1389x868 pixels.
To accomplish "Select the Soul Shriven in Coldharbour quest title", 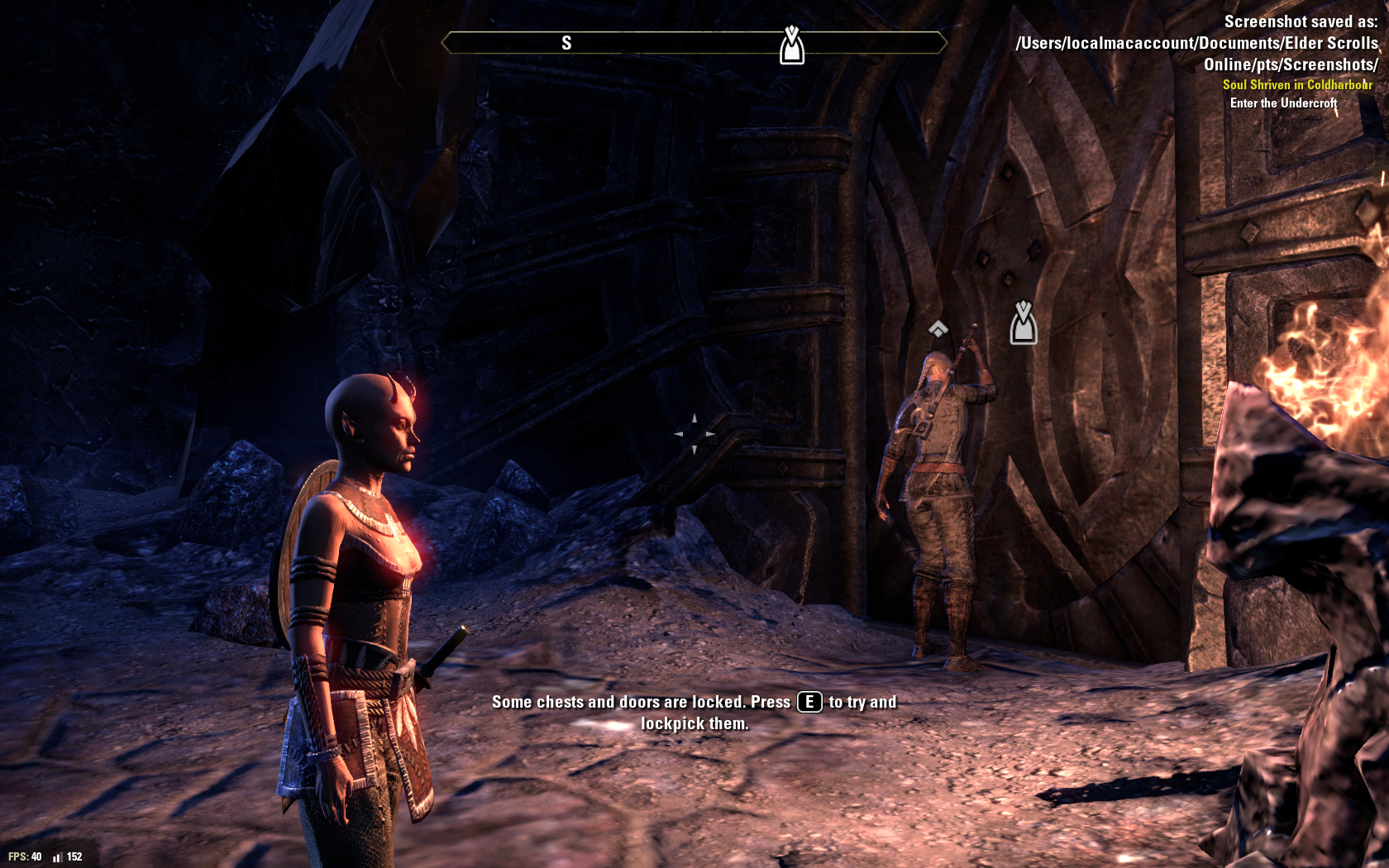I will coord(1297,84).
